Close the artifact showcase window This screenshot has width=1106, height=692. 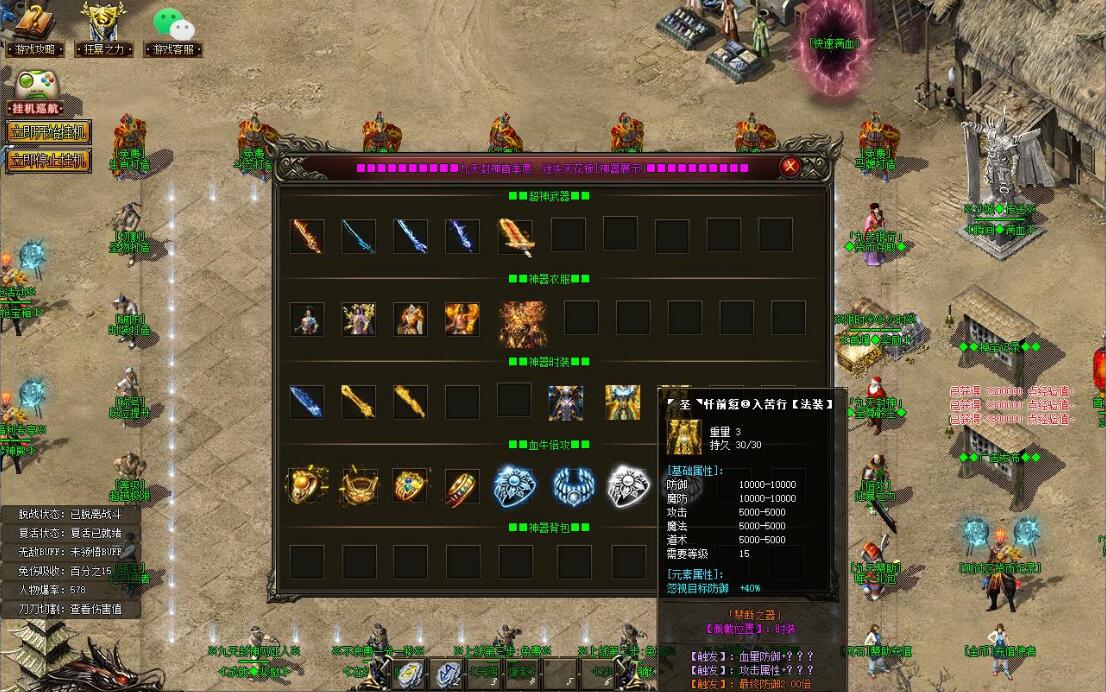(790, 167)
